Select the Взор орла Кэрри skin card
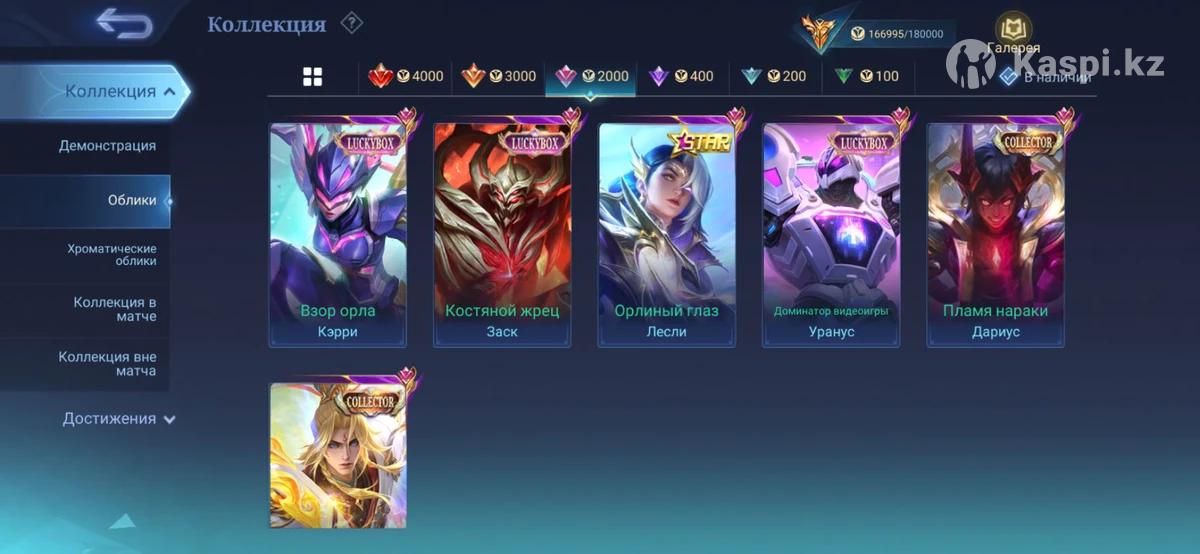Image resolution: width=1200 pixels, height=554 pixels. [338, 235]
